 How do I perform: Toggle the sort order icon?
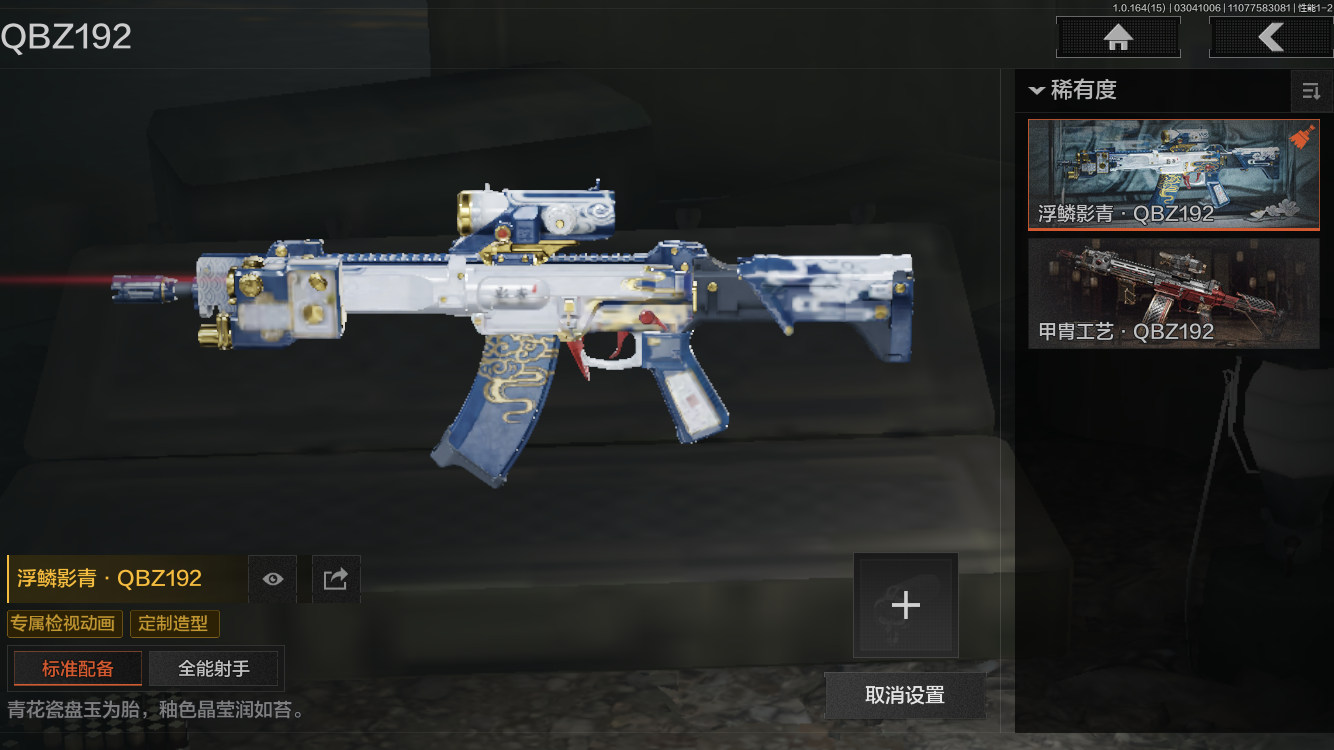pos(1310,92)
